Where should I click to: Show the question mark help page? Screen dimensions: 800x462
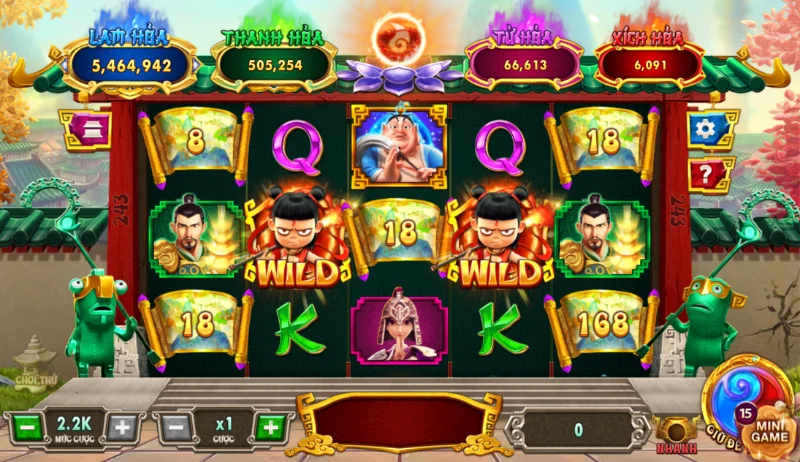click(x=708, y=175)
